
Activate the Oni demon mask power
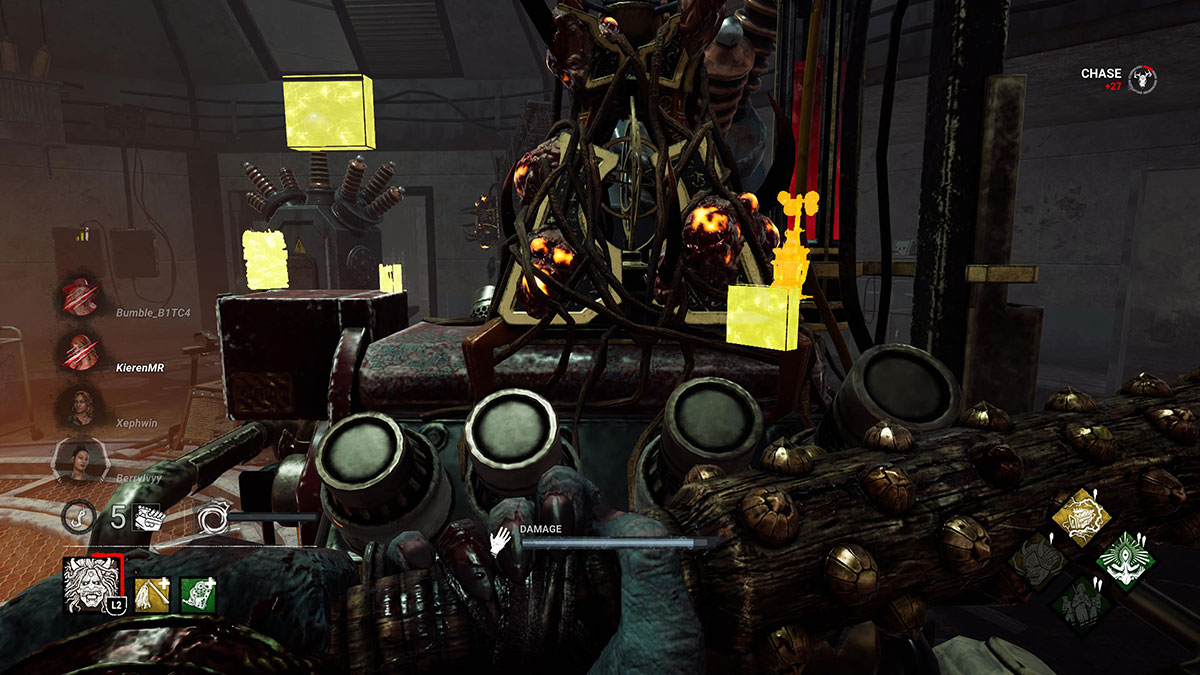pyautogui.click(x=92, y=585)
